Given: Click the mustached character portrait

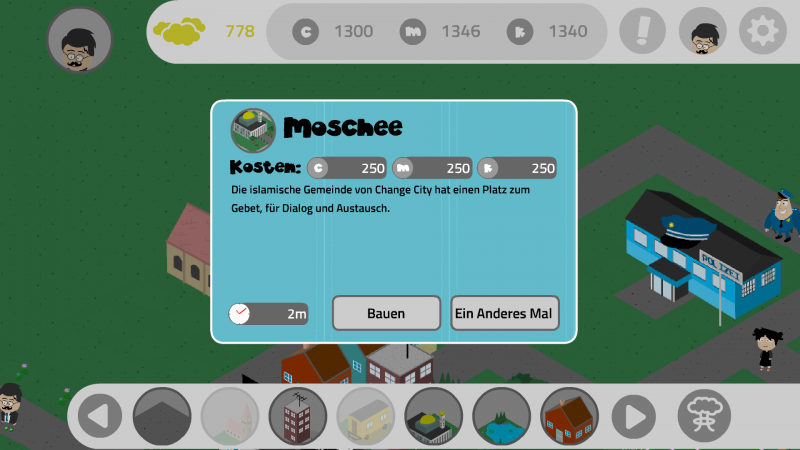Looking at the screenshot, I should click(x=80, y=40).
